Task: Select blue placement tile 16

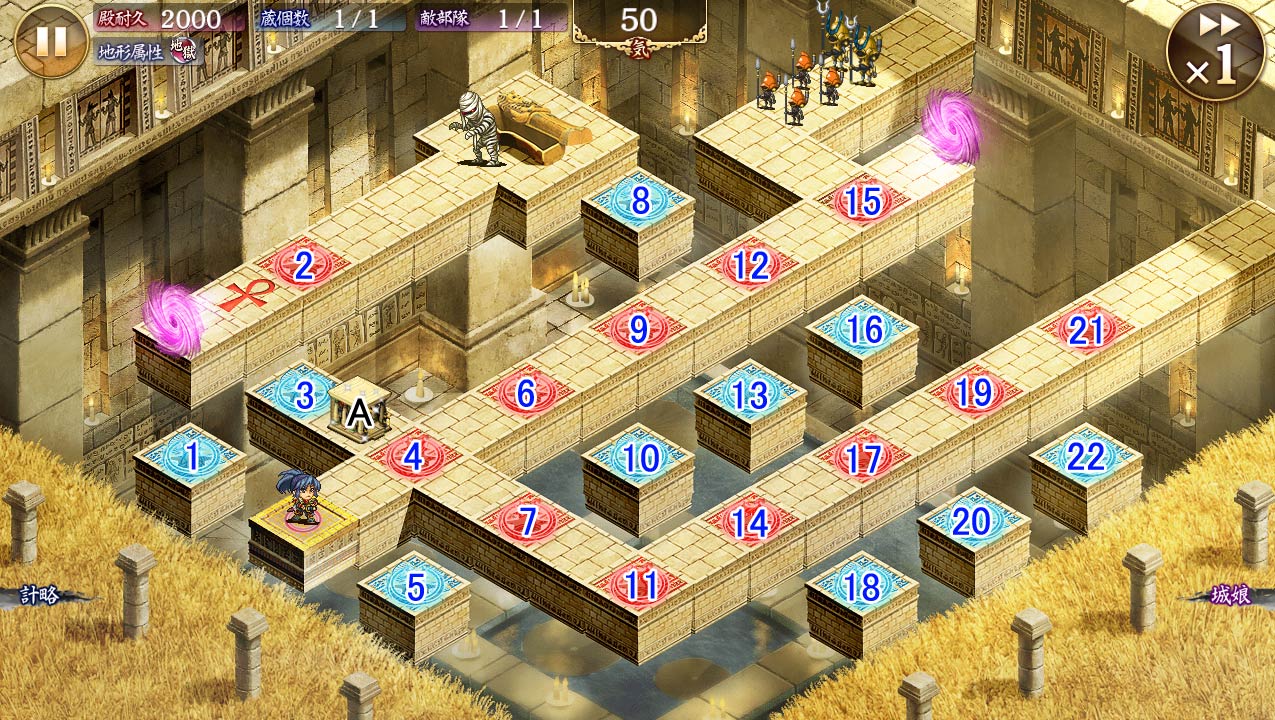Action: click(x=864, y=329)
